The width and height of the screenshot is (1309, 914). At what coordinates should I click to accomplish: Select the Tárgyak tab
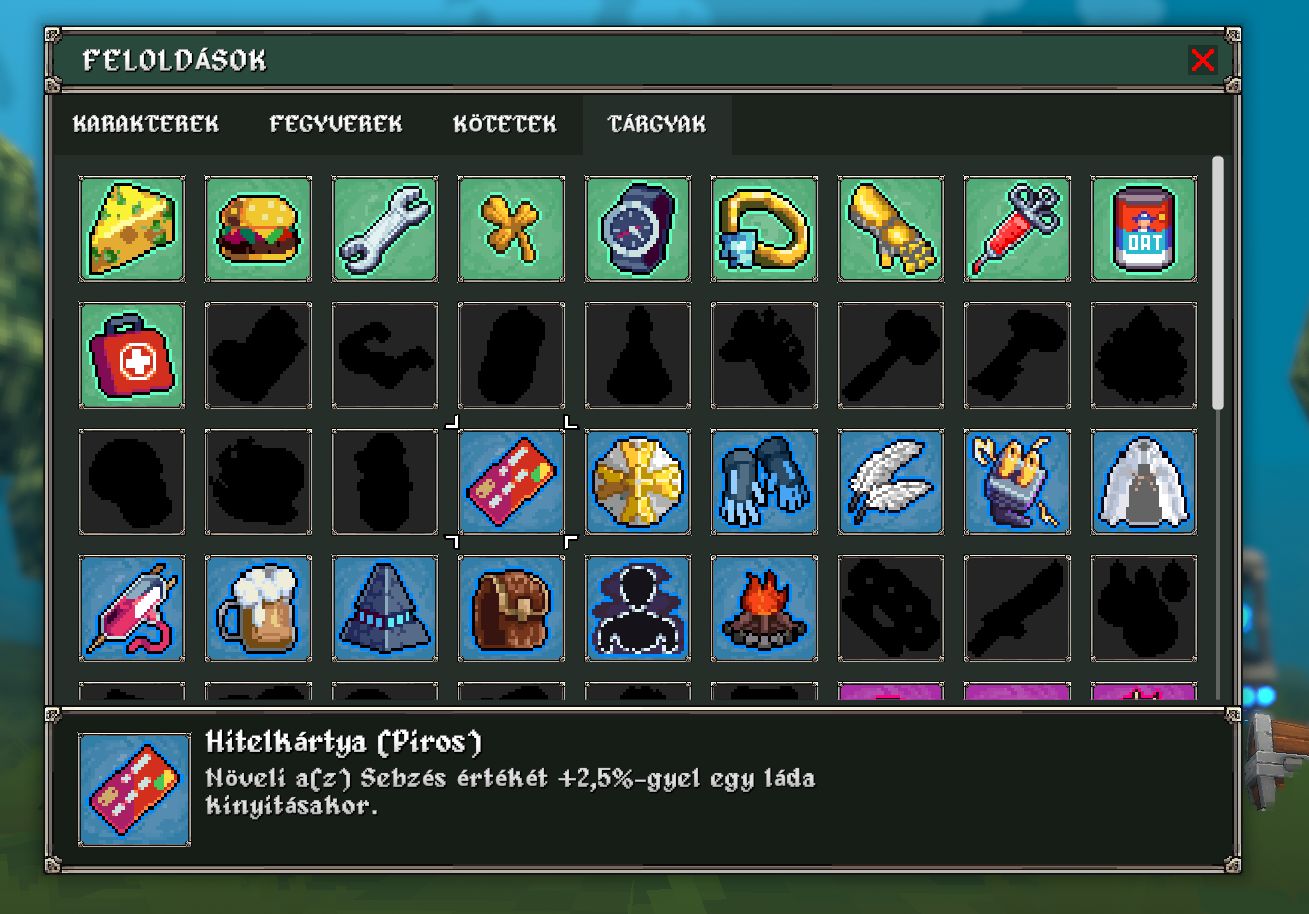pyautogui.click(x=657, y=124)
